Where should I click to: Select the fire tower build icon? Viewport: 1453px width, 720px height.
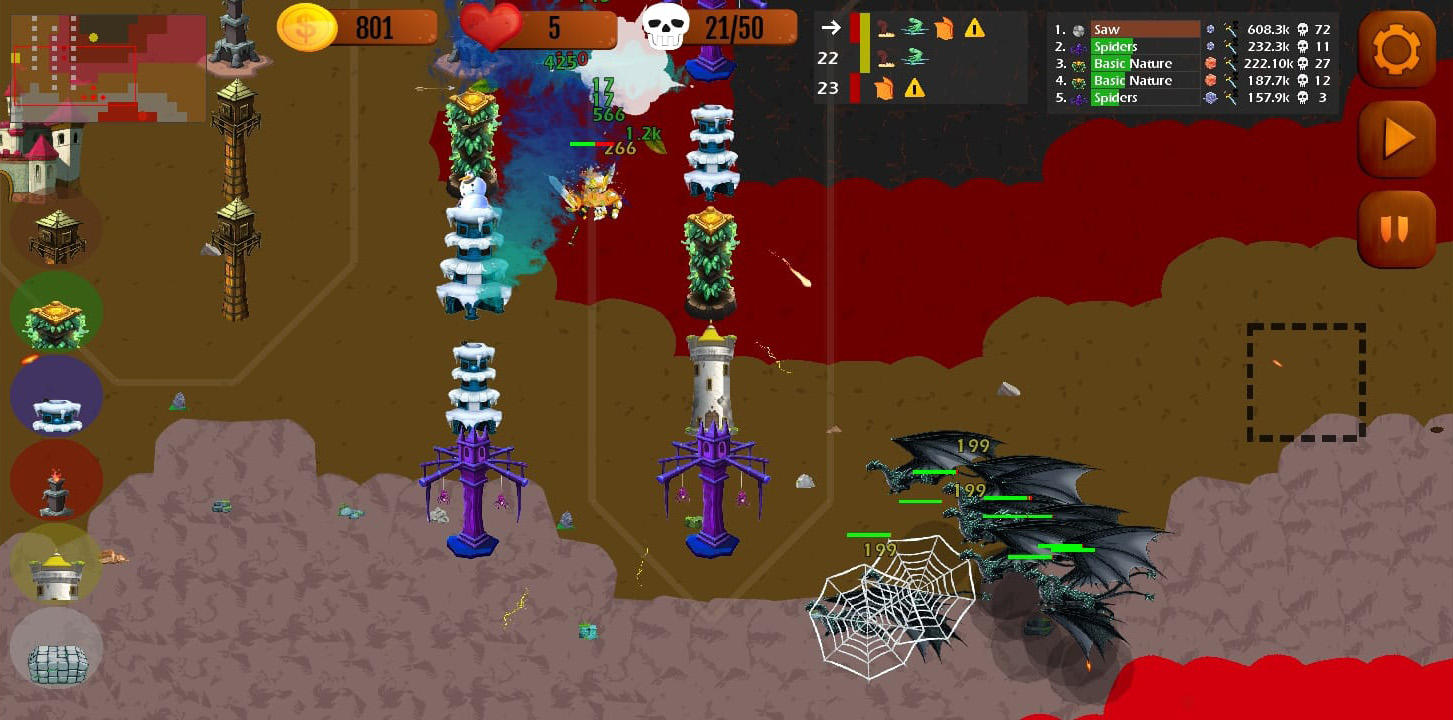point(55,481)
